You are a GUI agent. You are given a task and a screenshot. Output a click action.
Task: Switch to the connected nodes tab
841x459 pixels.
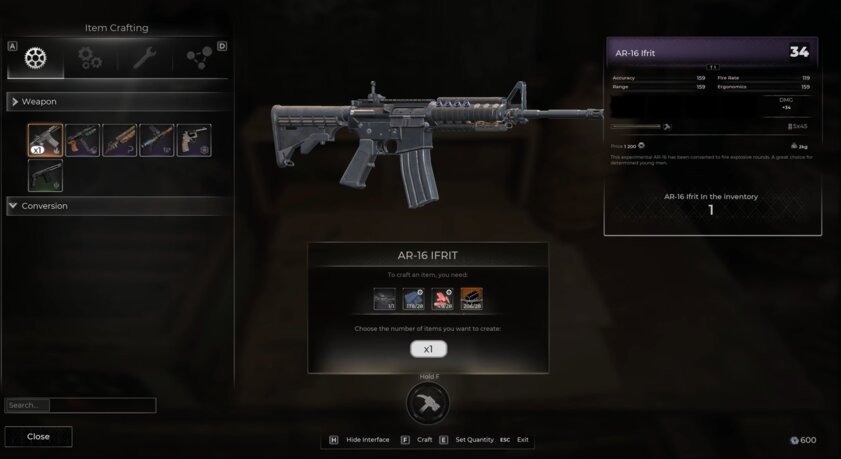[199, 59]
